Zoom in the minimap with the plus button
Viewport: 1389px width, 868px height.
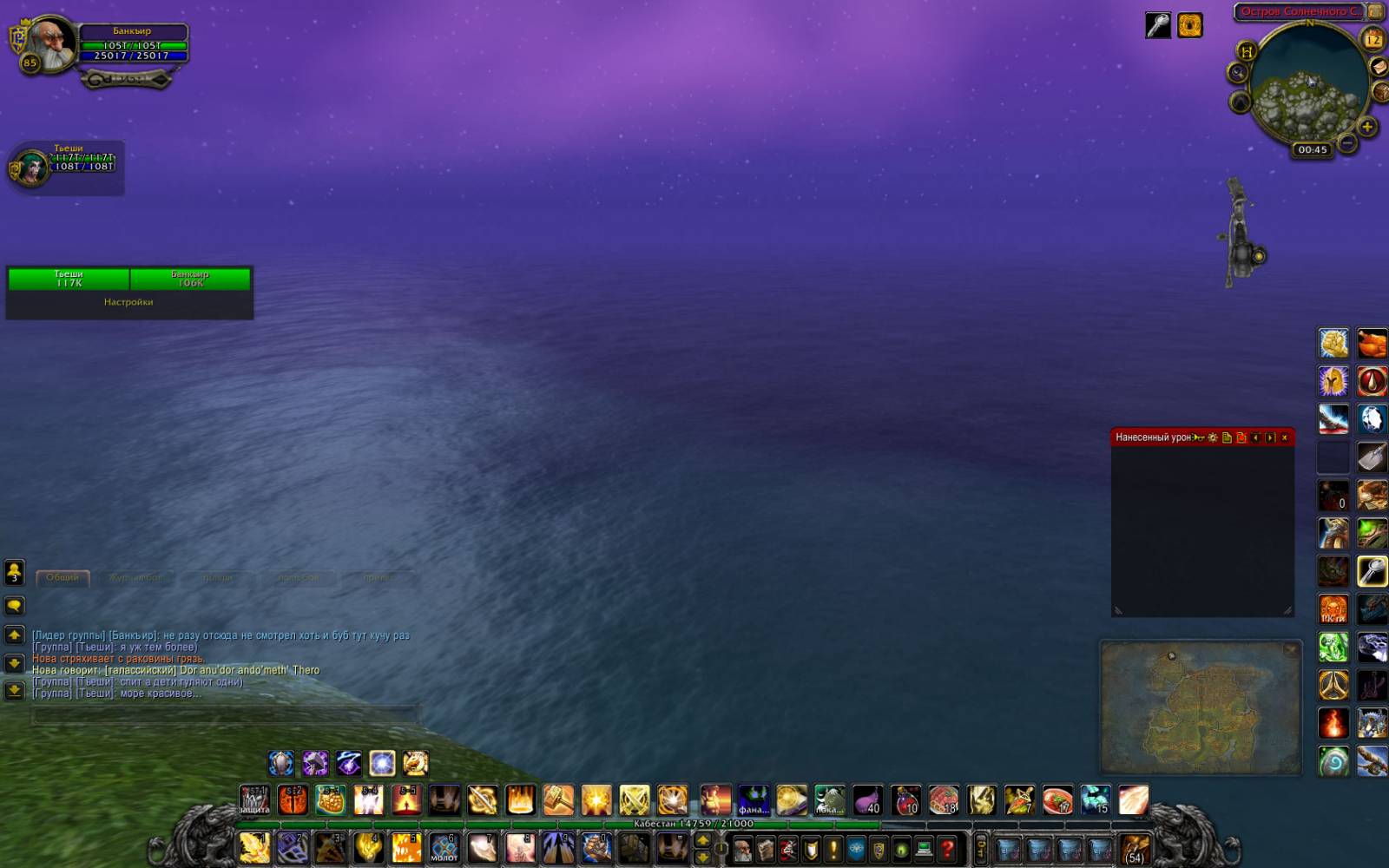pos(1366,128)
